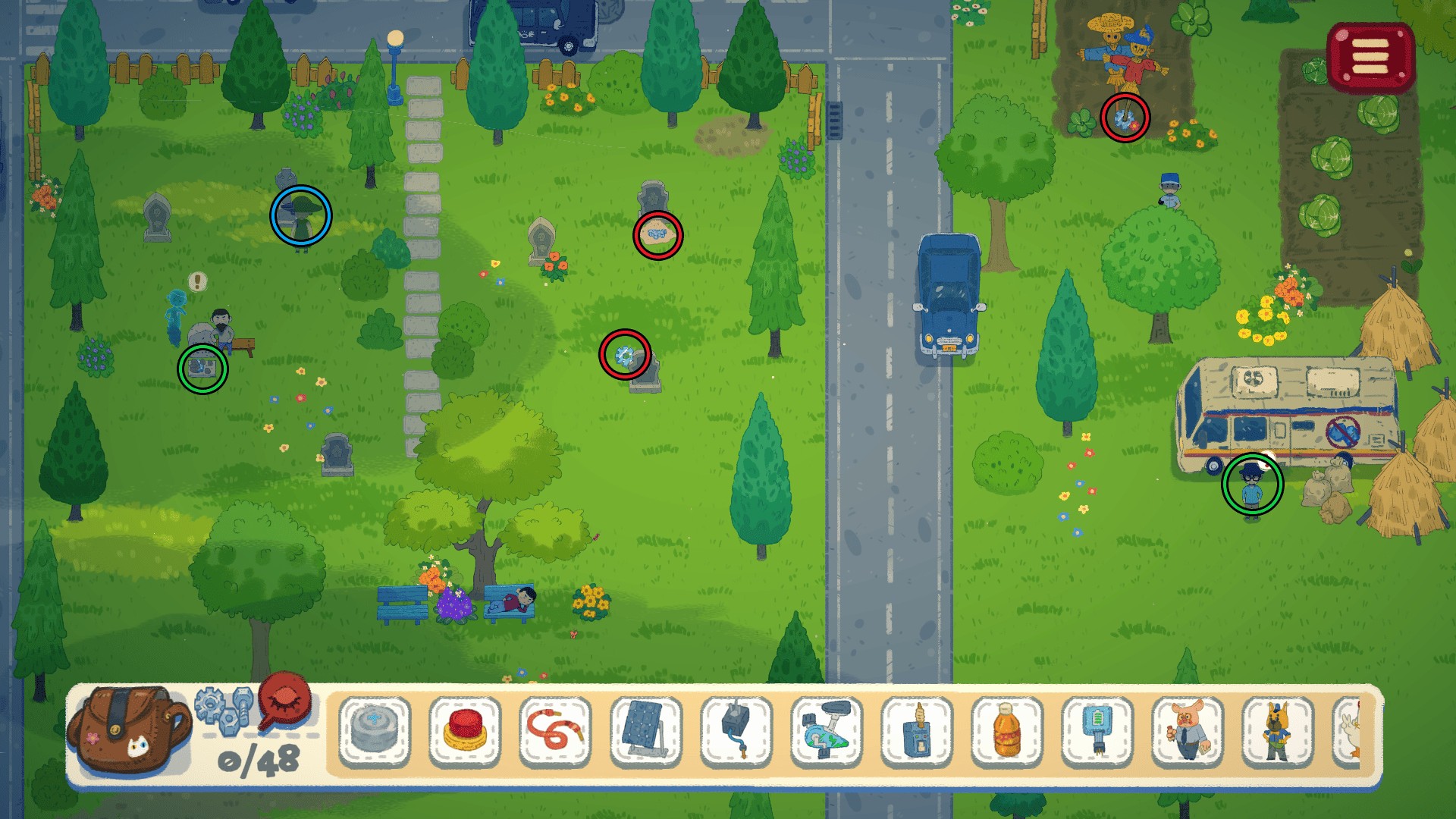
Task: Click the red closed-eye speech bubble
Action: [285, 699]
